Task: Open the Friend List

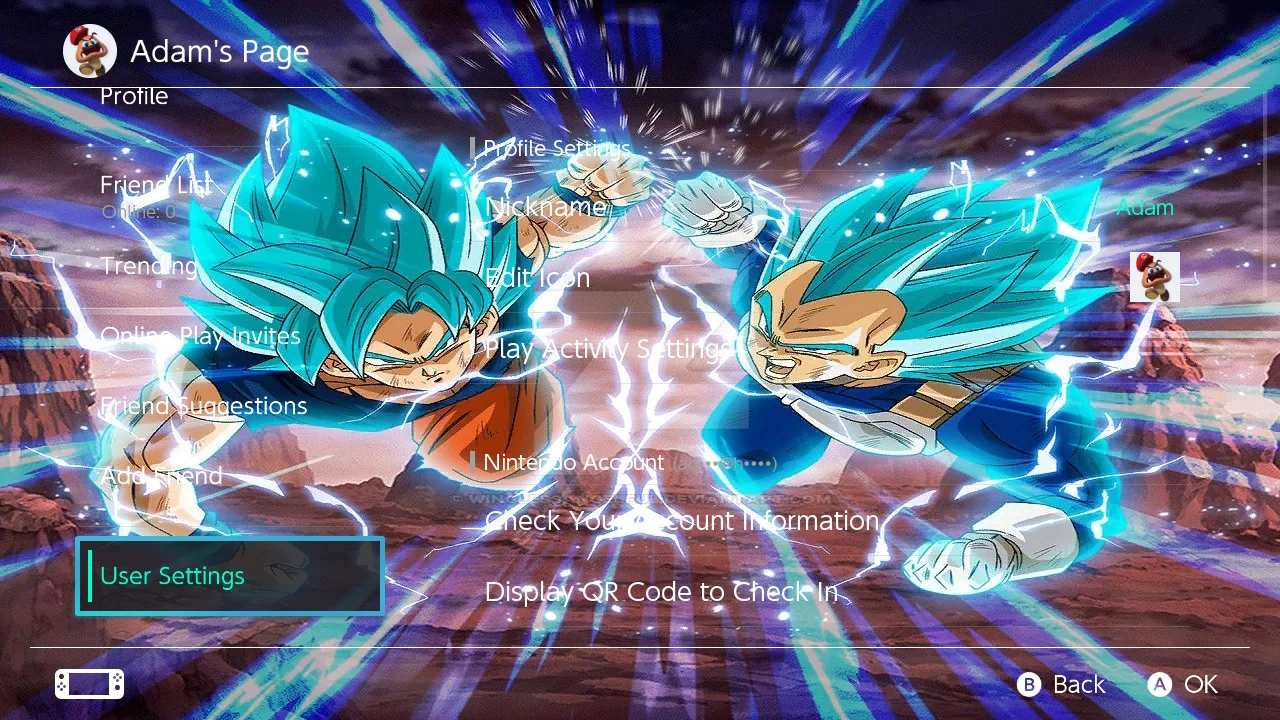Action: (x=155, y=185)
